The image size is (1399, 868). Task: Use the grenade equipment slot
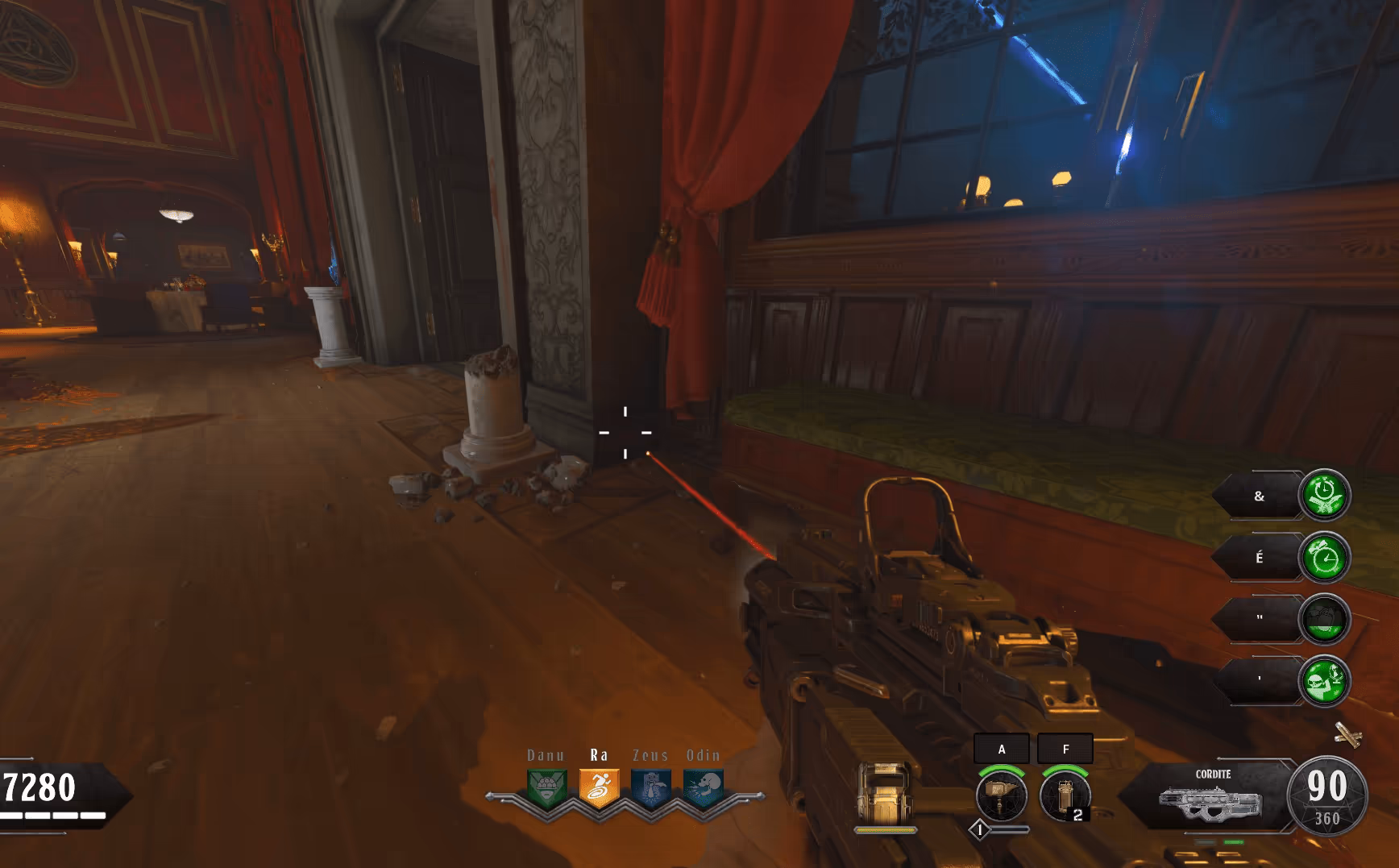(1065, 795)
